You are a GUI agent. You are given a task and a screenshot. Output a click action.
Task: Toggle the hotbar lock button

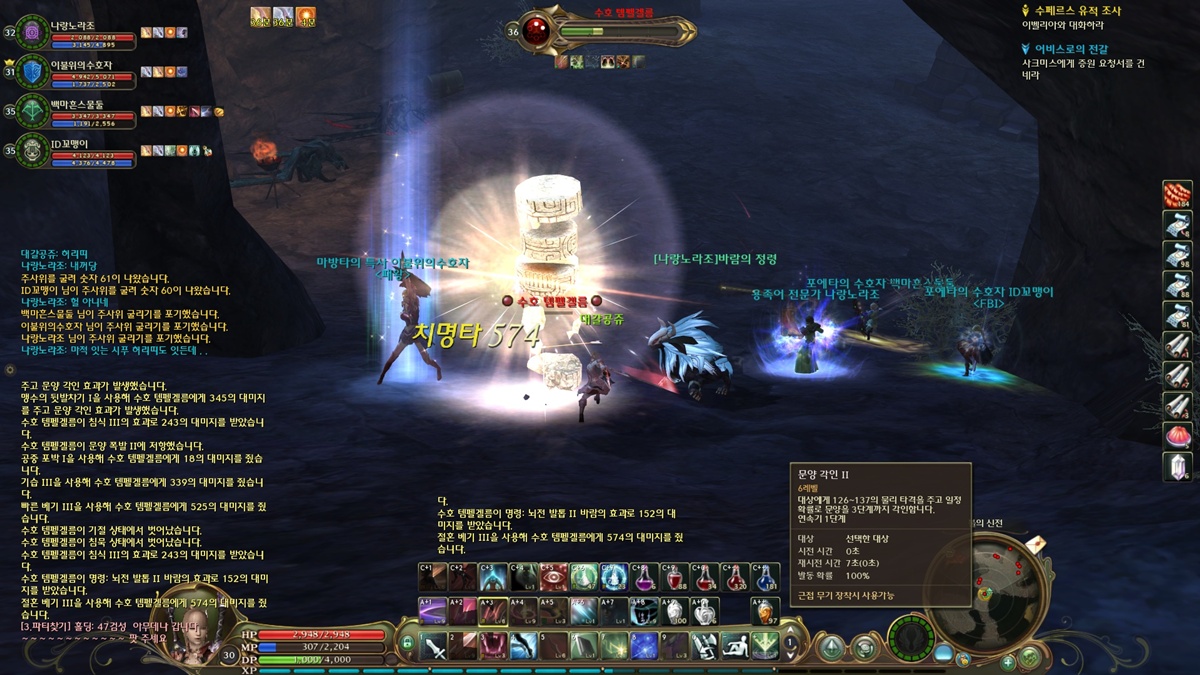pyautogui.click(x=407, y=643)
